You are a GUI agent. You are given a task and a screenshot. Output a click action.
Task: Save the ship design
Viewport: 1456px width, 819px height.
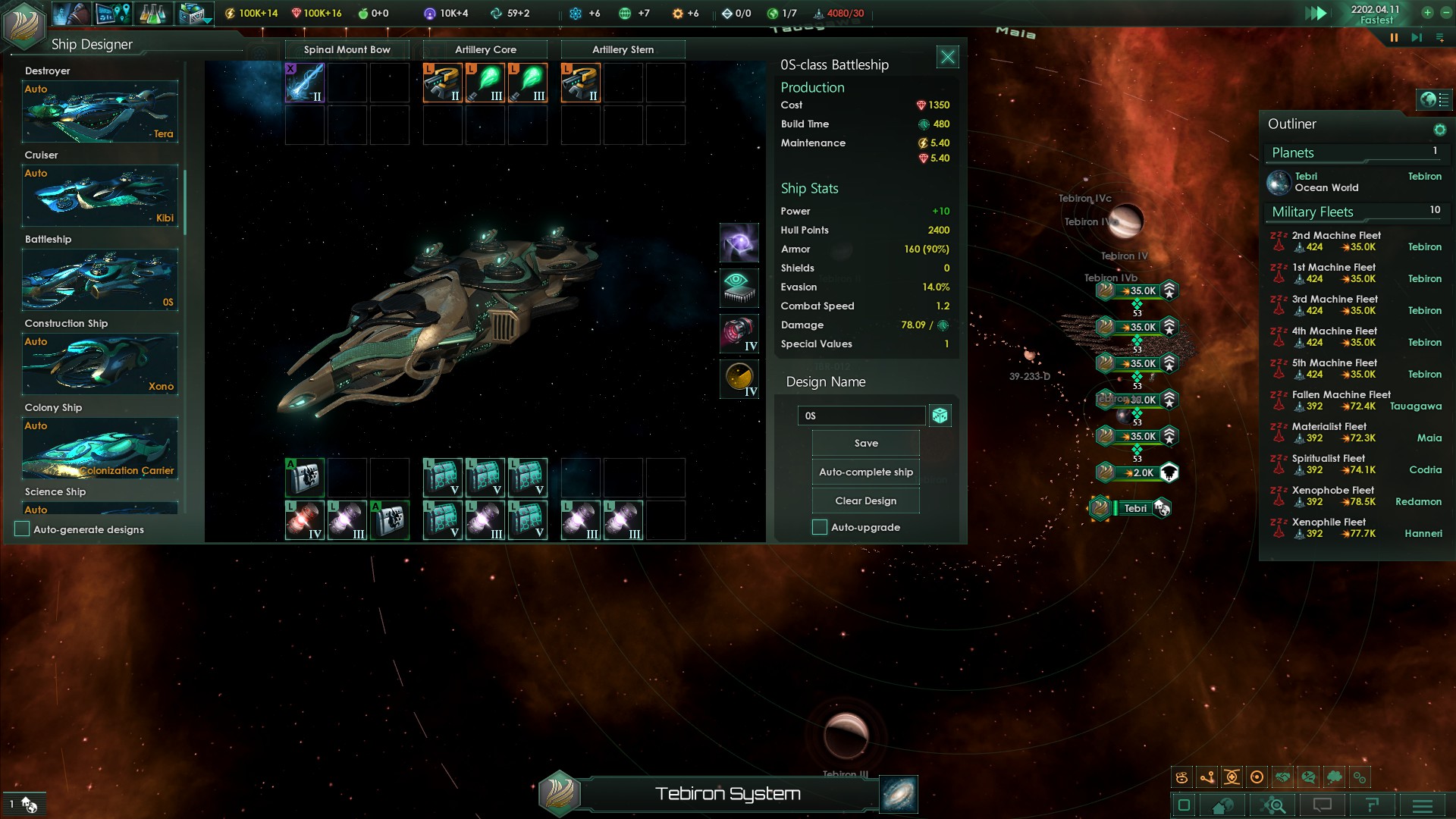tap(865, 444)
